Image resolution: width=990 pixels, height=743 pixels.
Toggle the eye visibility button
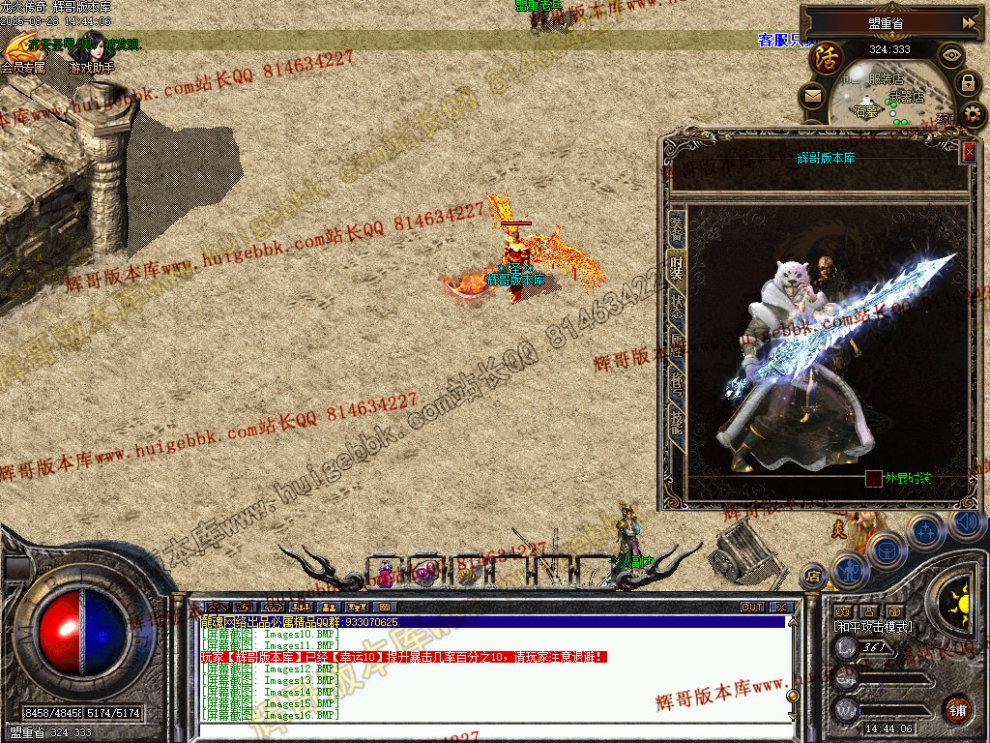click(950, 56)
